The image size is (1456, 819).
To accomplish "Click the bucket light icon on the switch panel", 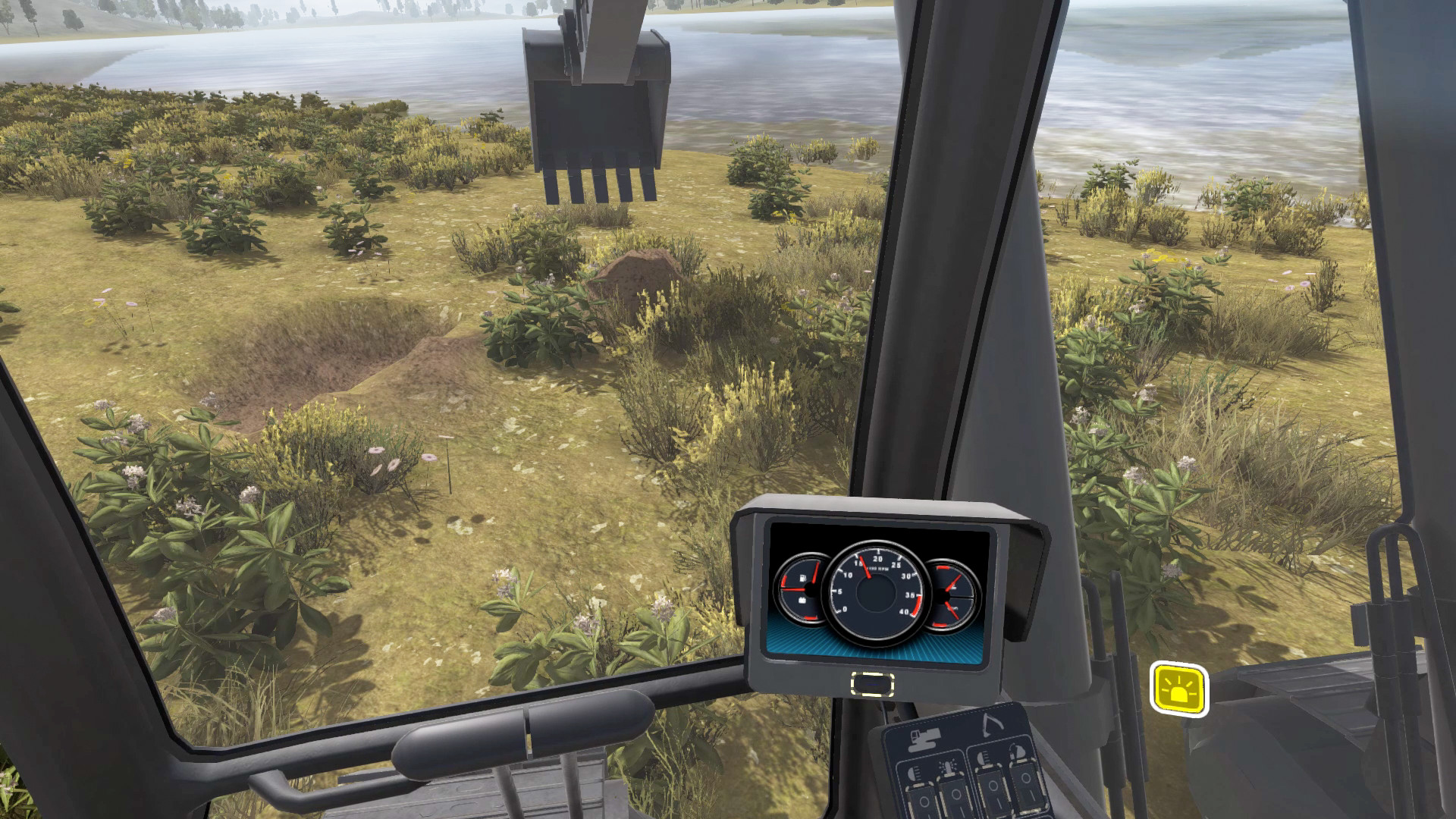I will point(1018,752).
